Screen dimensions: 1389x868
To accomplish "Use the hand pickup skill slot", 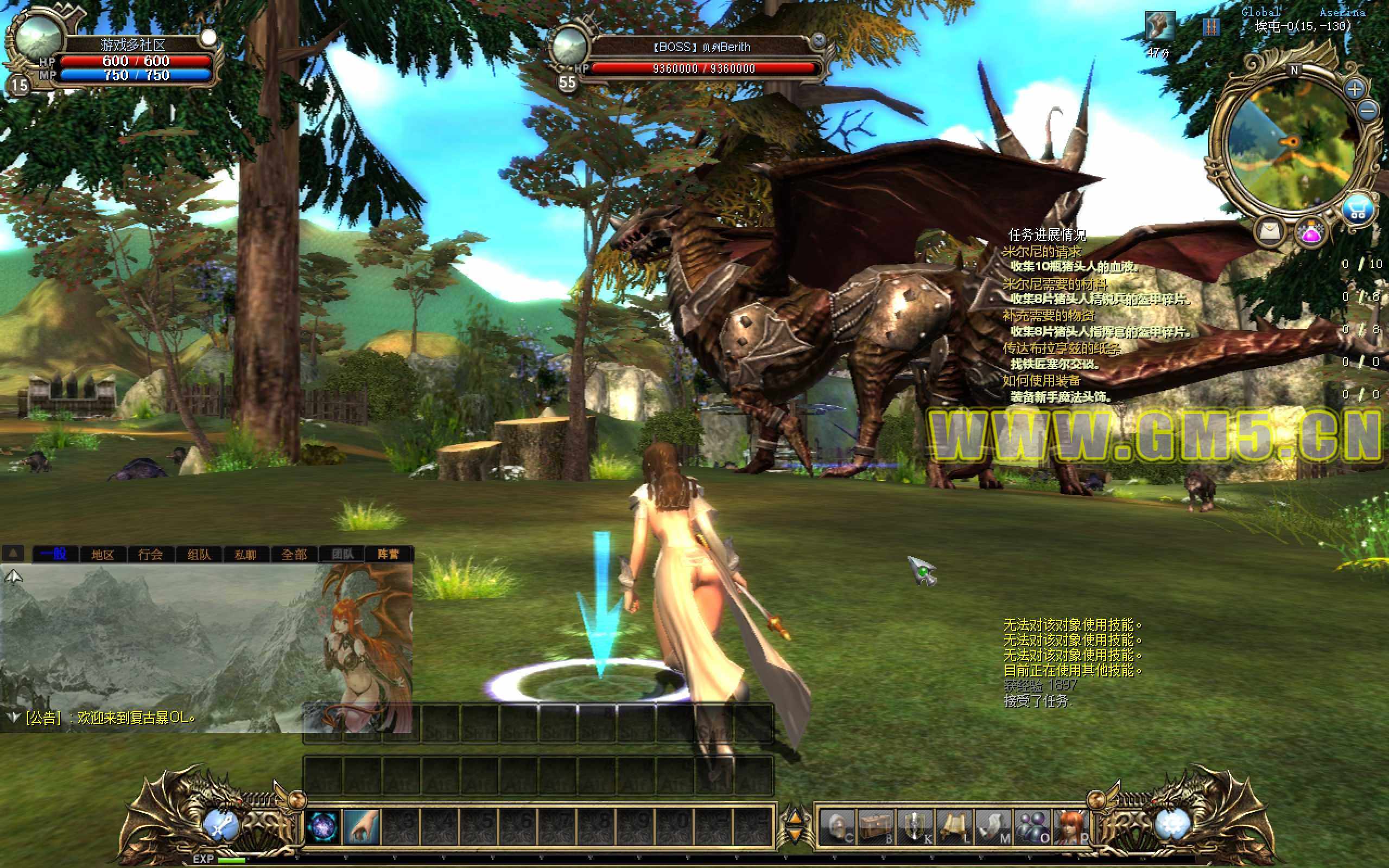I will (361, 827).
